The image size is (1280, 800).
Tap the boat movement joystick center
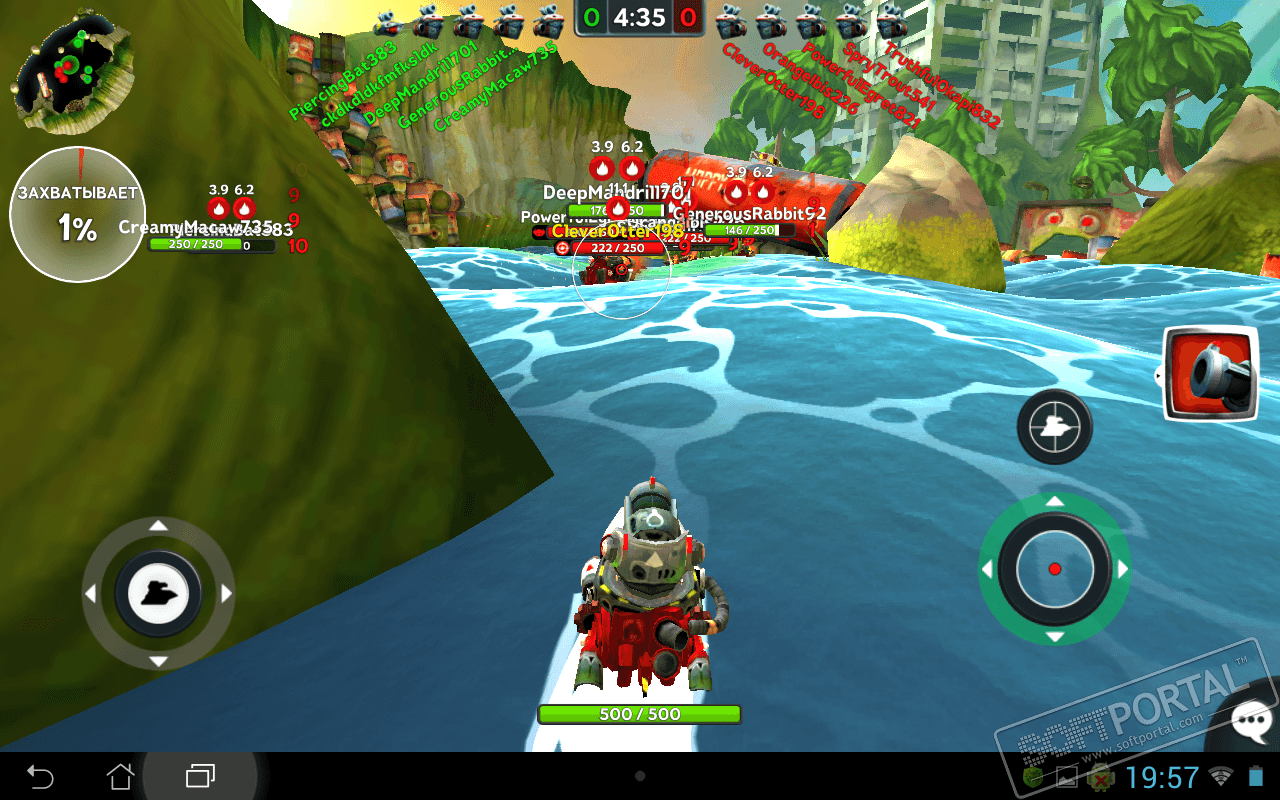[x=158, y=594]
